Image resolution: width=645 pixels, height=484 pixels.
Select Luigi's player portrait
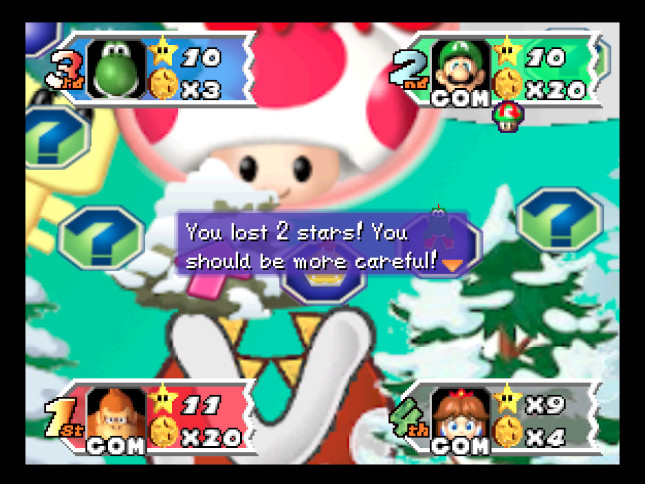pos(458,68)
